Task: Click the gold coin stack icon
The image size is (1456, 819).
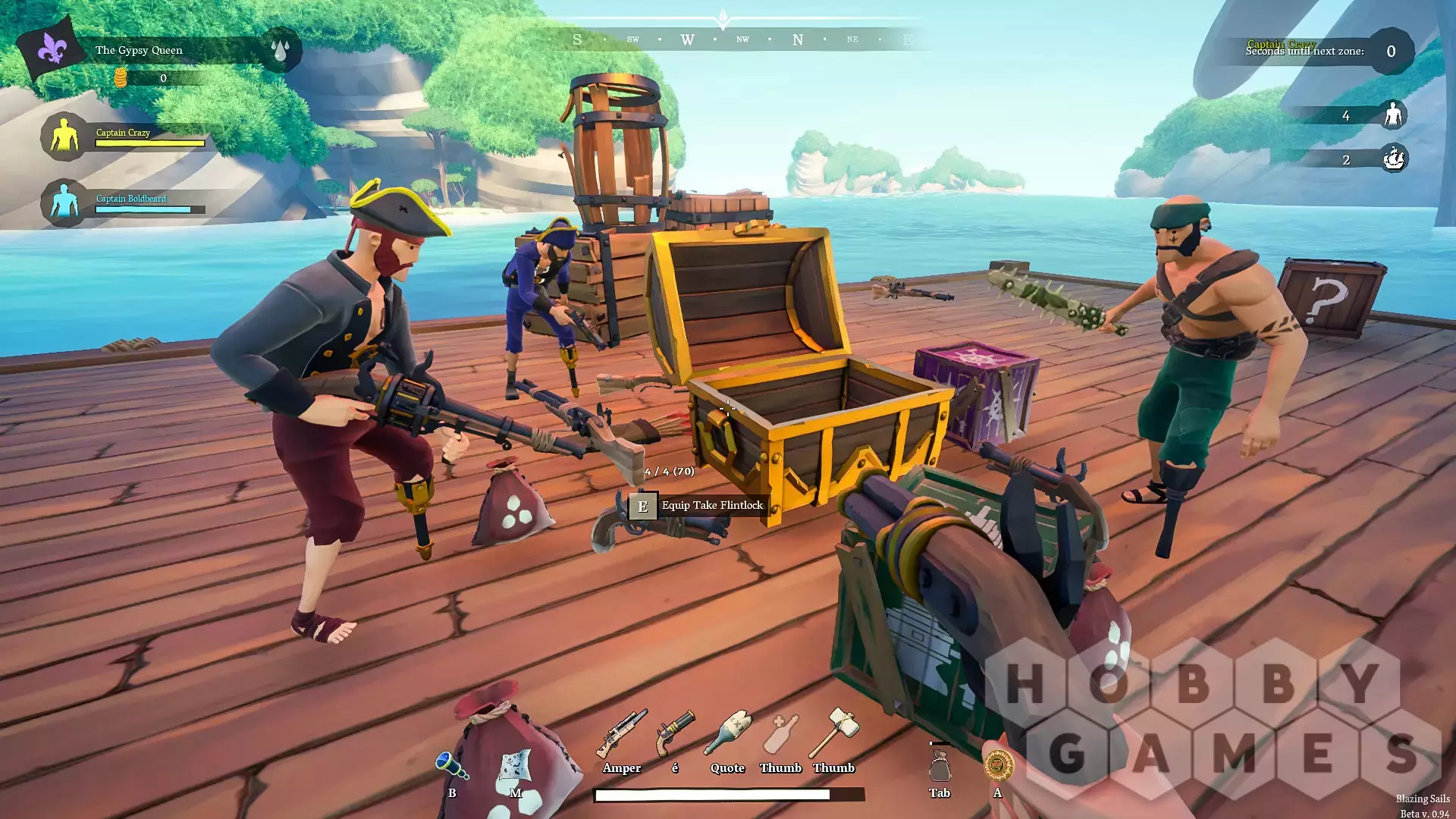Action: pyautogui.click(x=120, y=77)
